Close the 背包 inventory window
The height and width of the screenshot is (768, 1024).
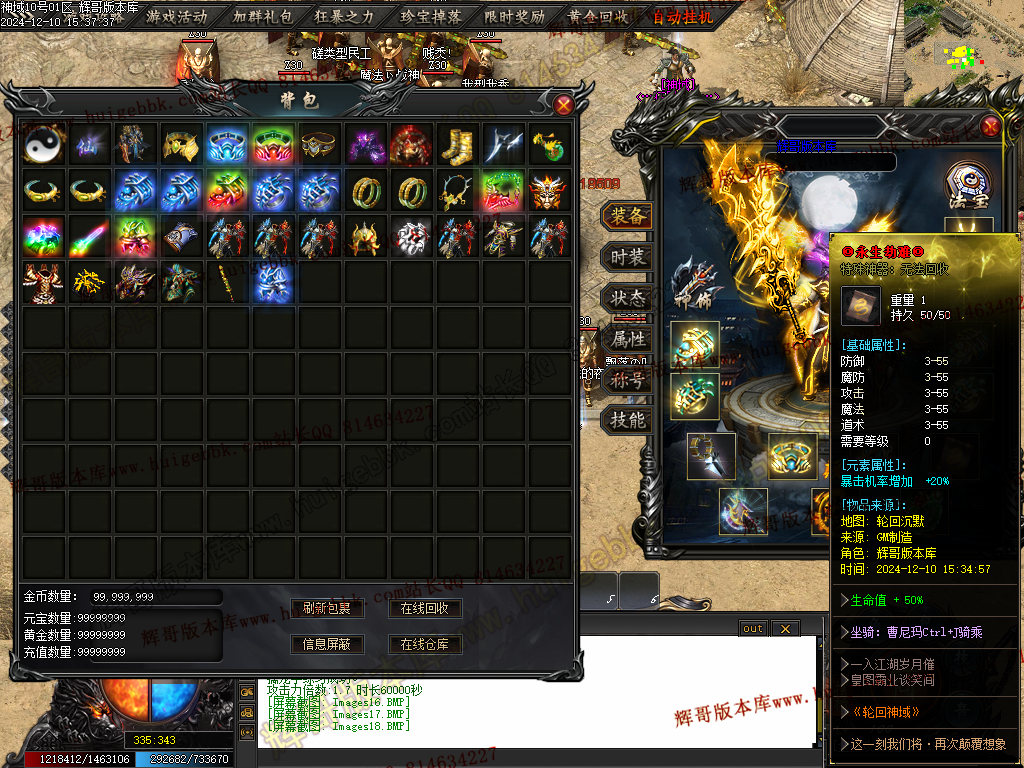click(x=564, y=104)
